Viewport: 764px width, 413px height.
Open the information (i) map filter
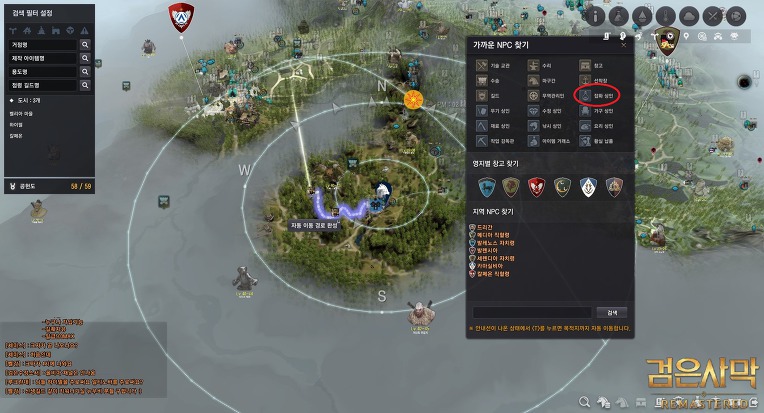[x=594, y=17]
